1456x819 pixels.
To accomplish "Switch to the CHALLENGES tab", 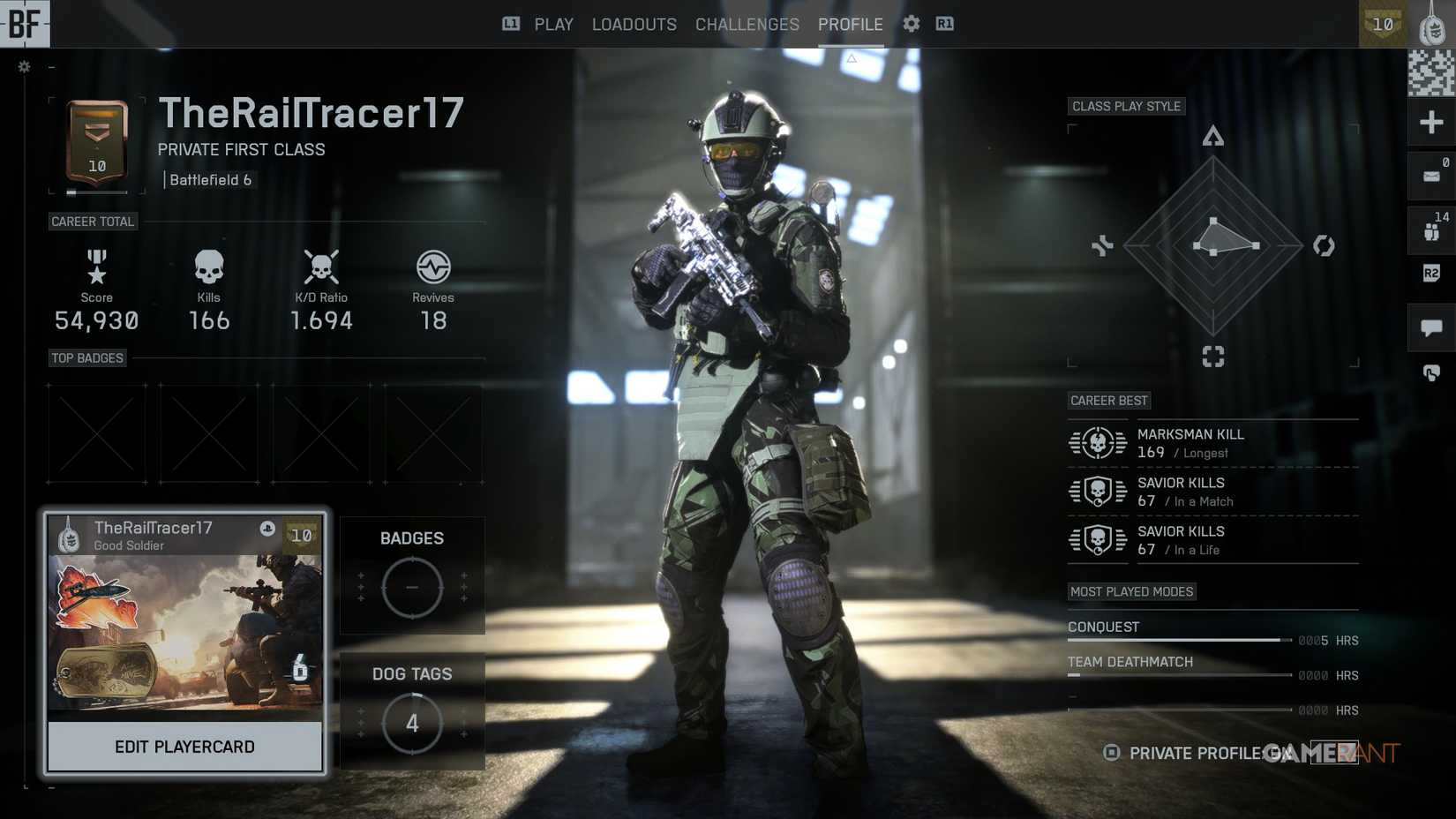I will click(x=747, y=24).
